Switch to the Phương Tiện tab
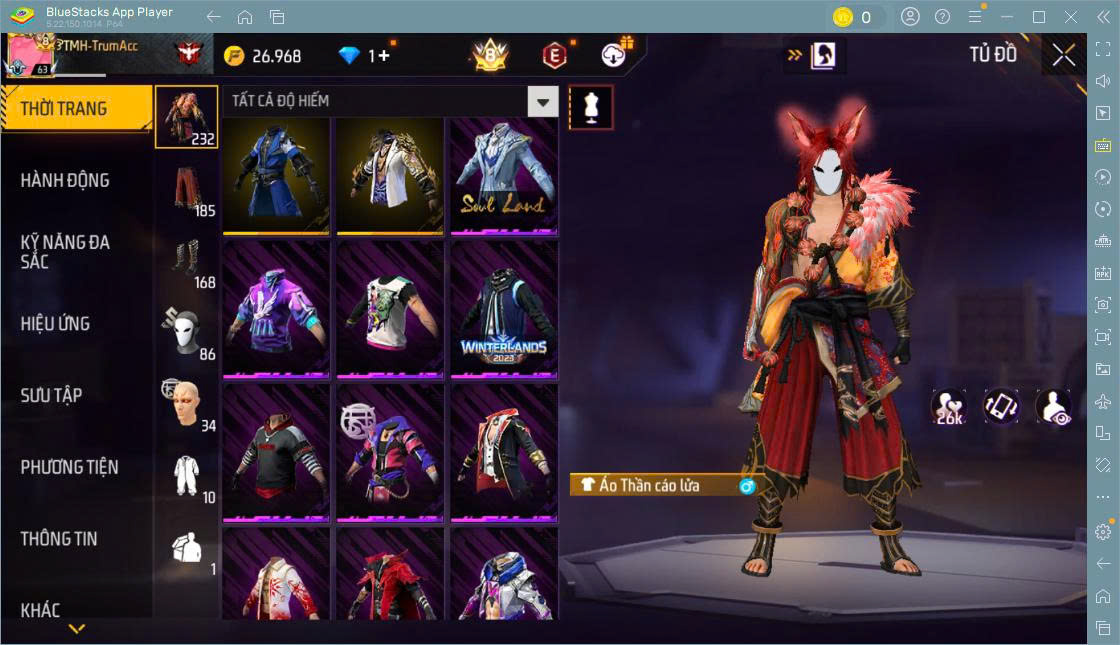 (x=69, y=467)
